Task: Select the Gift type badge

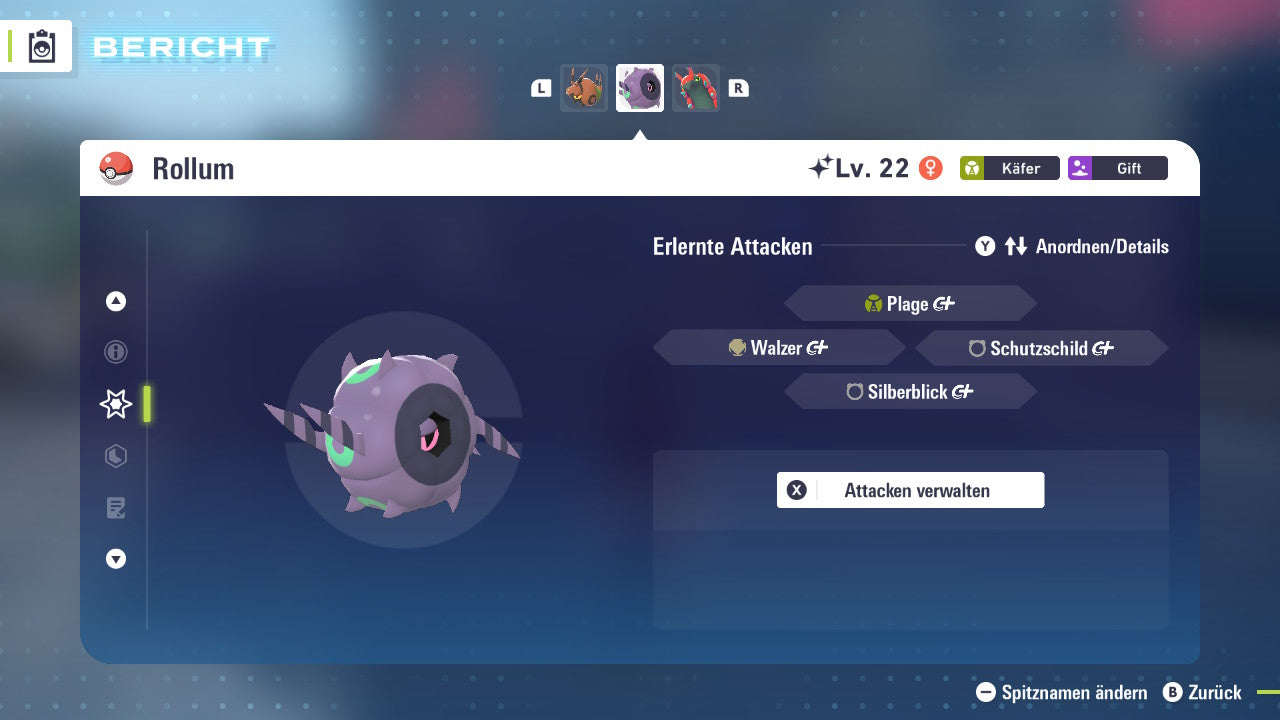Action: coord(1118,168)
